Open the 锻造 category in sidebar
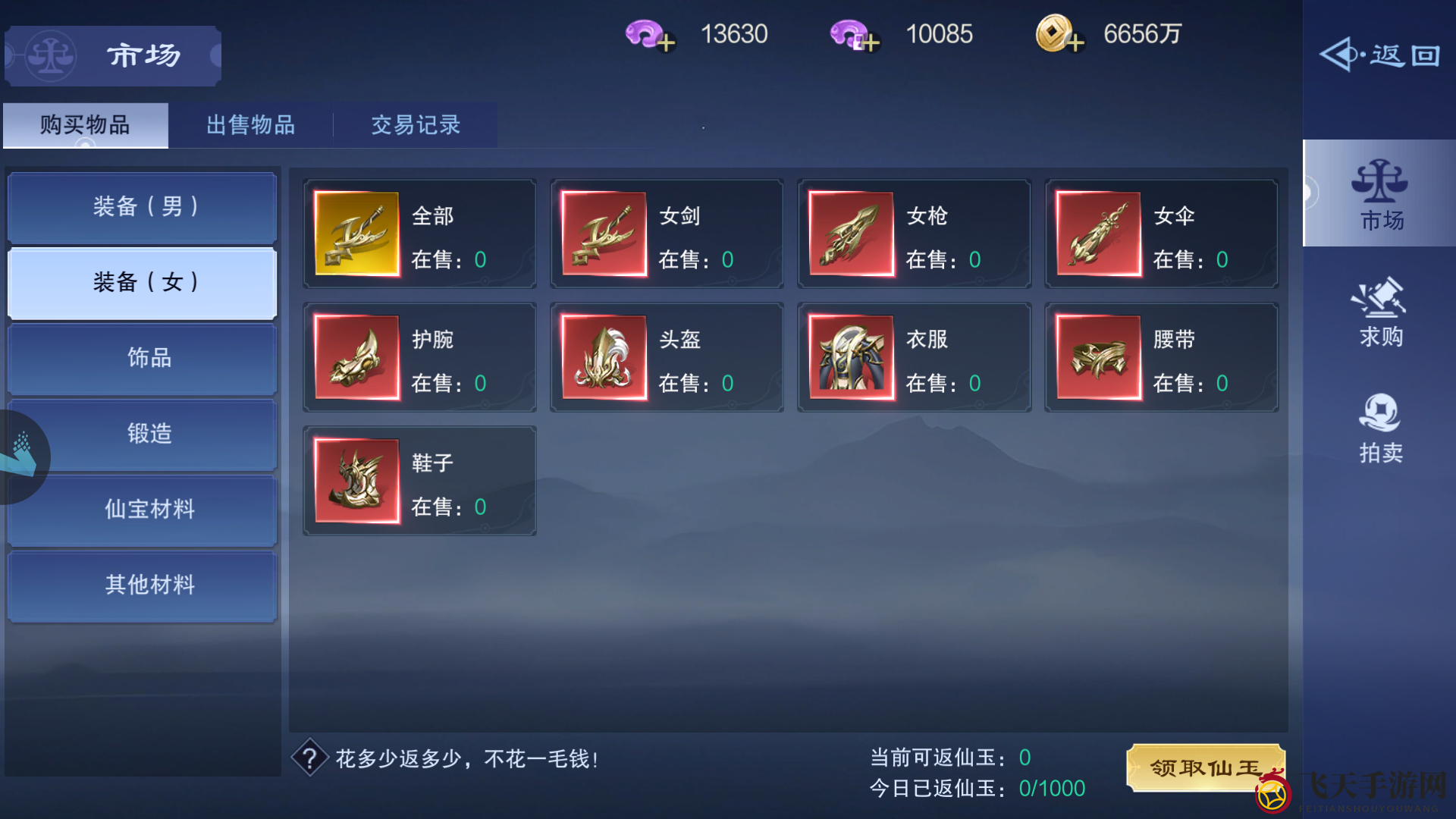This screenshot has width=1456, height=819. pyautogui.click(x=142, y=434)
